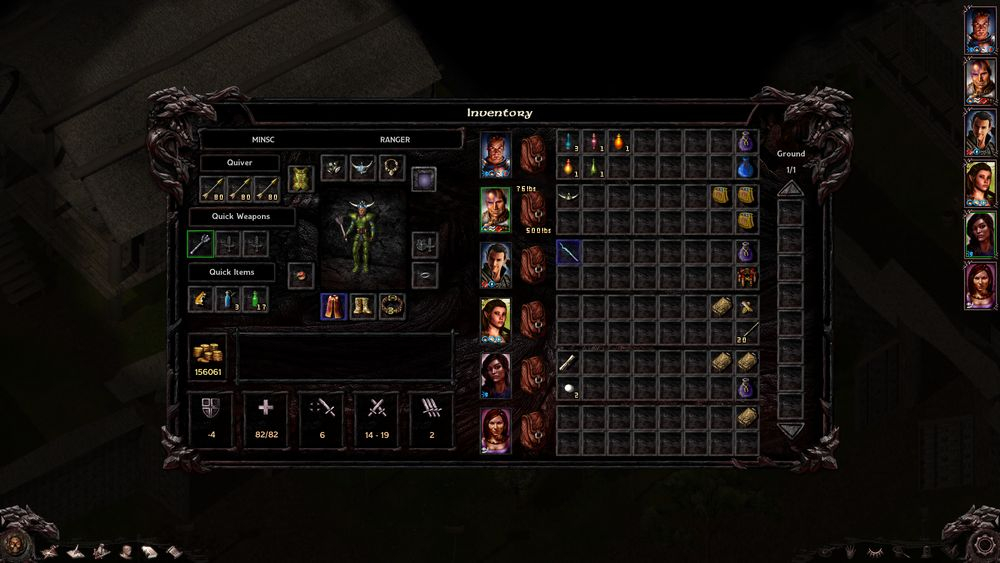The height and width of the screenshot is (563, 1000).
Task: Pick the spear in third character's inventory
Action: click(x=568, y=253)
